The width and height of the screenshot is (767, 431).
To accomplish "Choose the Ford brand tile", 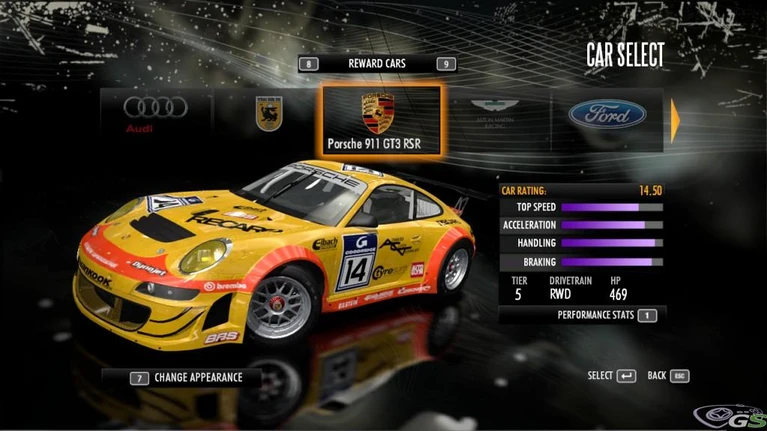I will tap(607, 114).
